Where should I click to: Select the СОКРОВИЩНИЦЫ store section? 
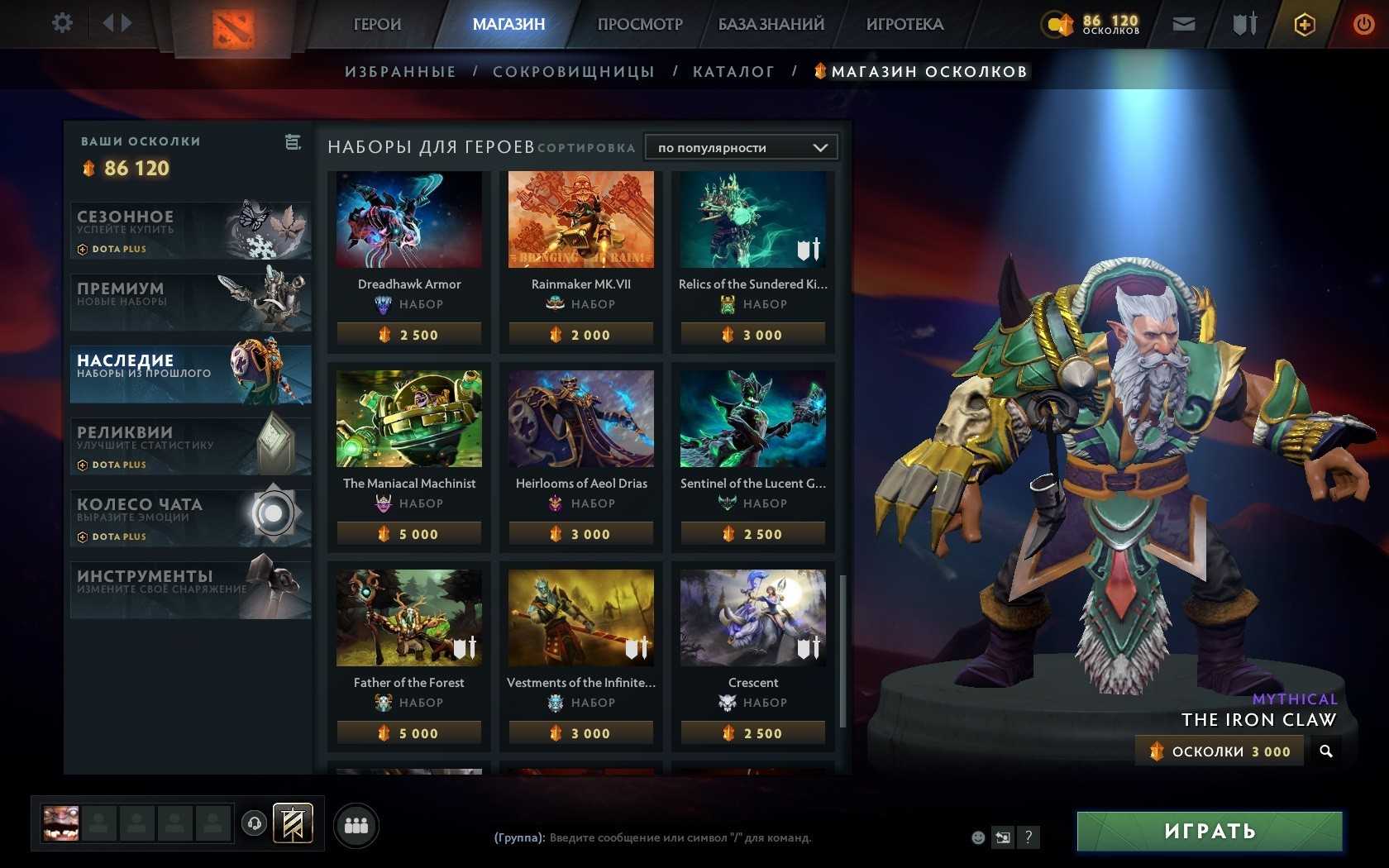click(573, 72)
